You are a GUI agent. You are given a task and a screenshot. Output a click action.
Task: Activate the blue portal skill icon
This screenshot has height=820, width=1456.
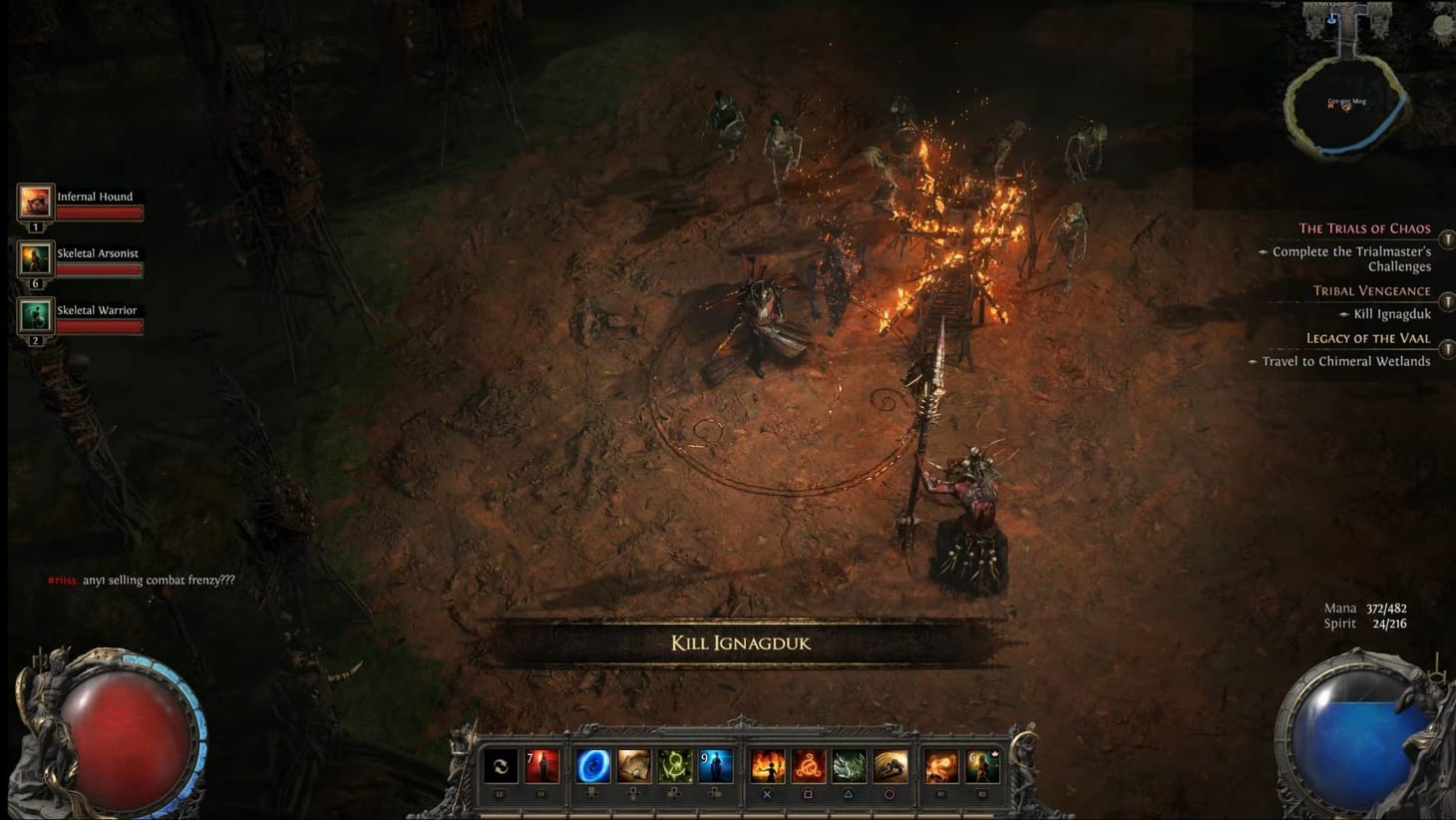coord(594,766)
